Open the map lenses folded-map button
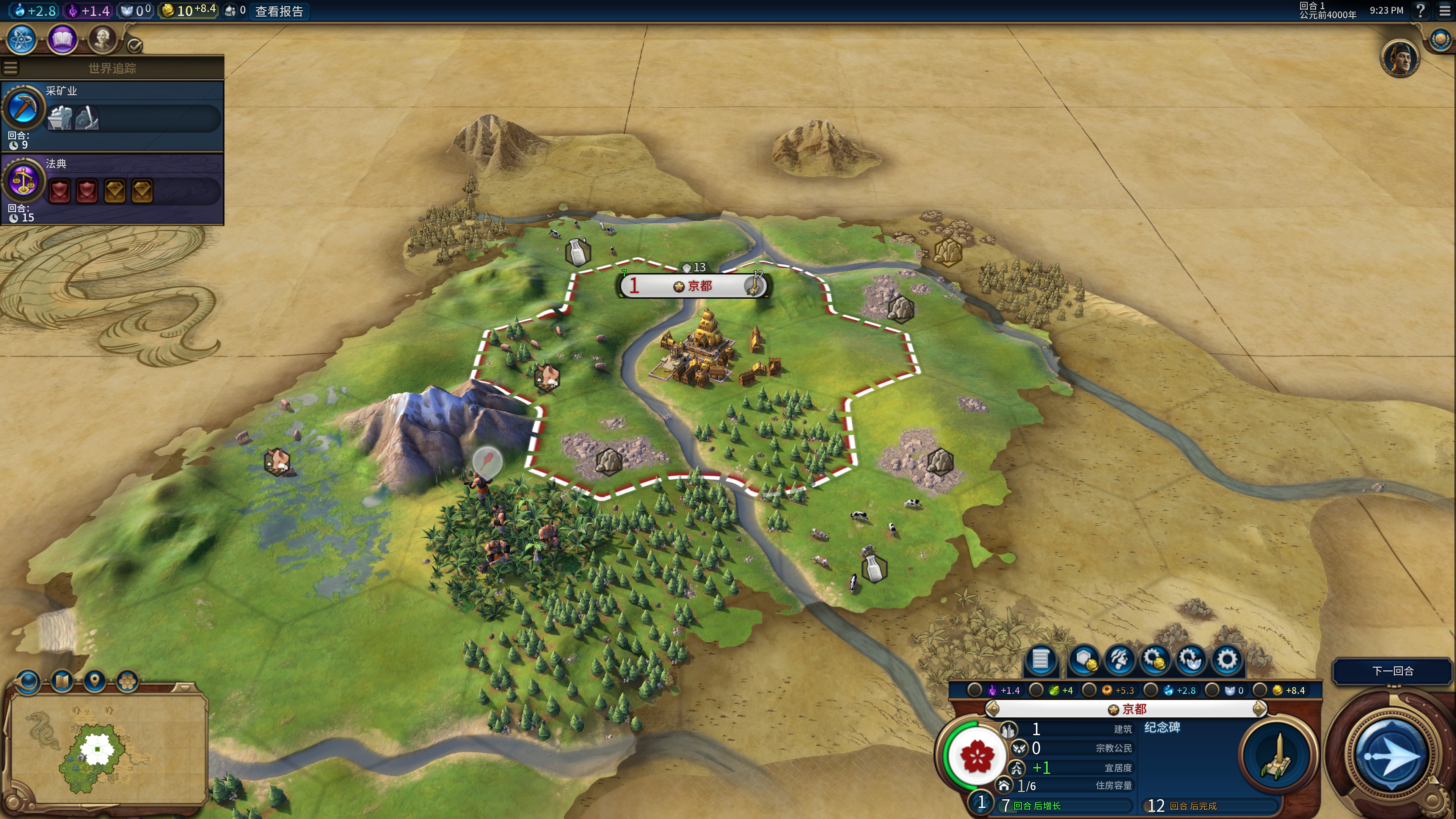Screen dimensions: 1456x819 [61, 681]
